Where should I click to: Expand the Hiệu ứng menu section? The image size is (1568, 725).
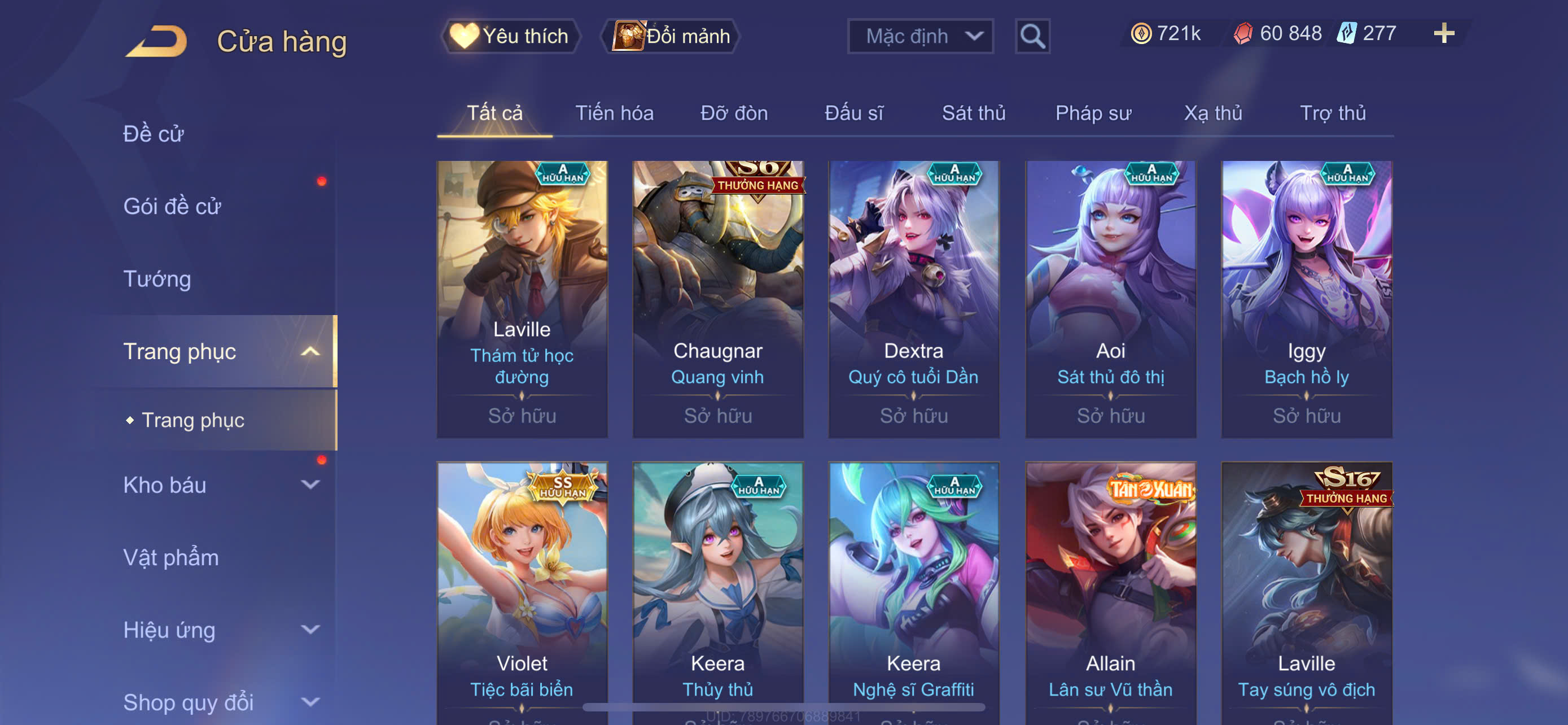coord(219,630)
